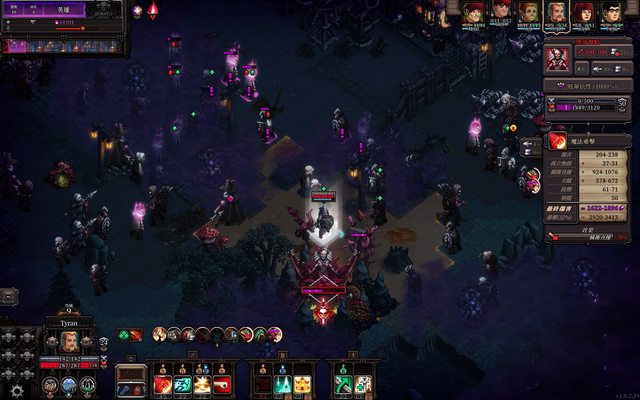Switch to the blonde hero portrait
Viewport: 640px width, 400px height.
pos(529,13)
